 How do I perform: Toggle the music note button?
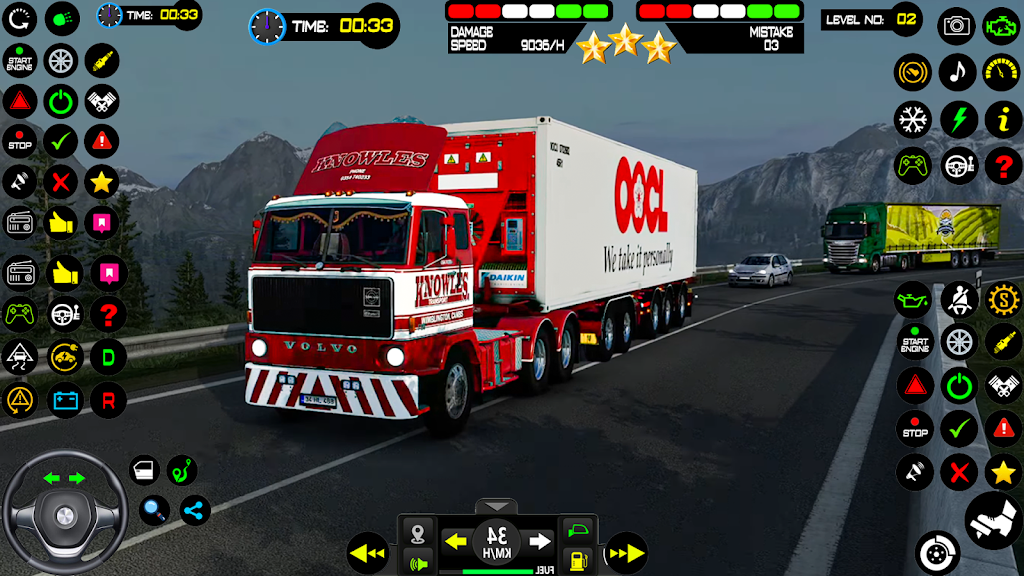coord(957,72)
